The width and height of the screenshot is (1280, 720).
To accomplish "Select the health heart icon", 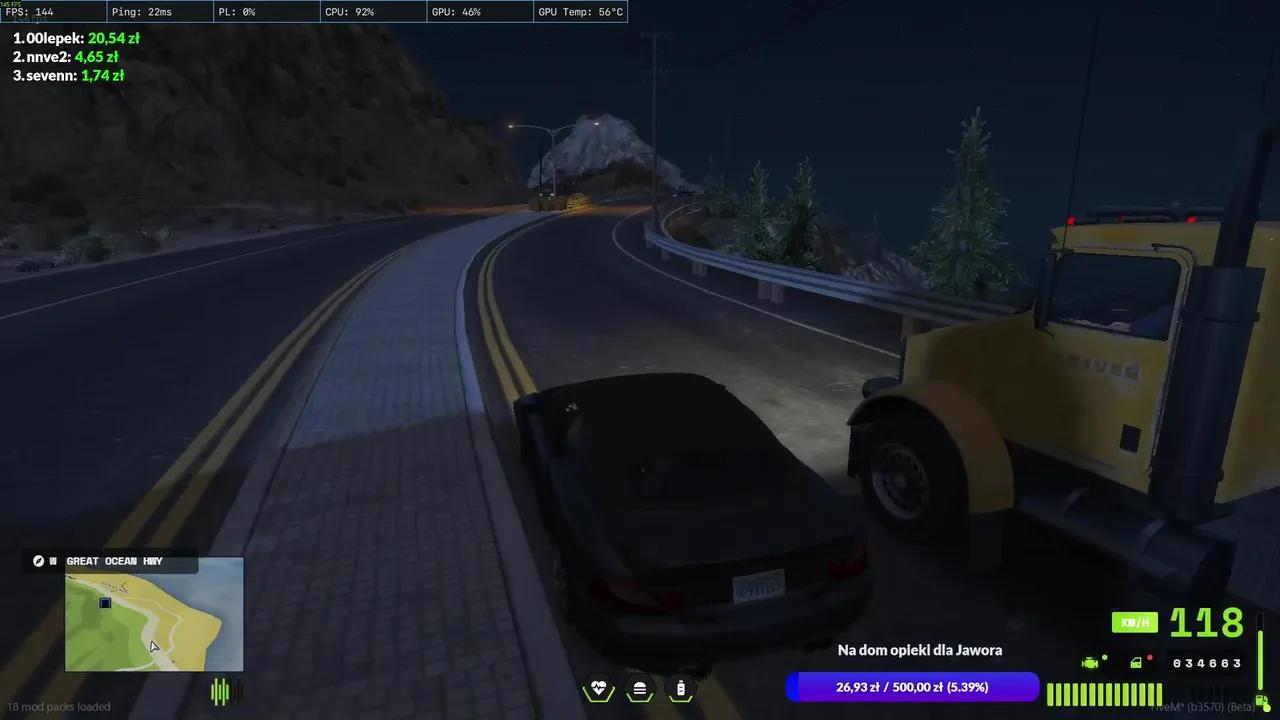I will pyautogui.click(x=598, y=688).
